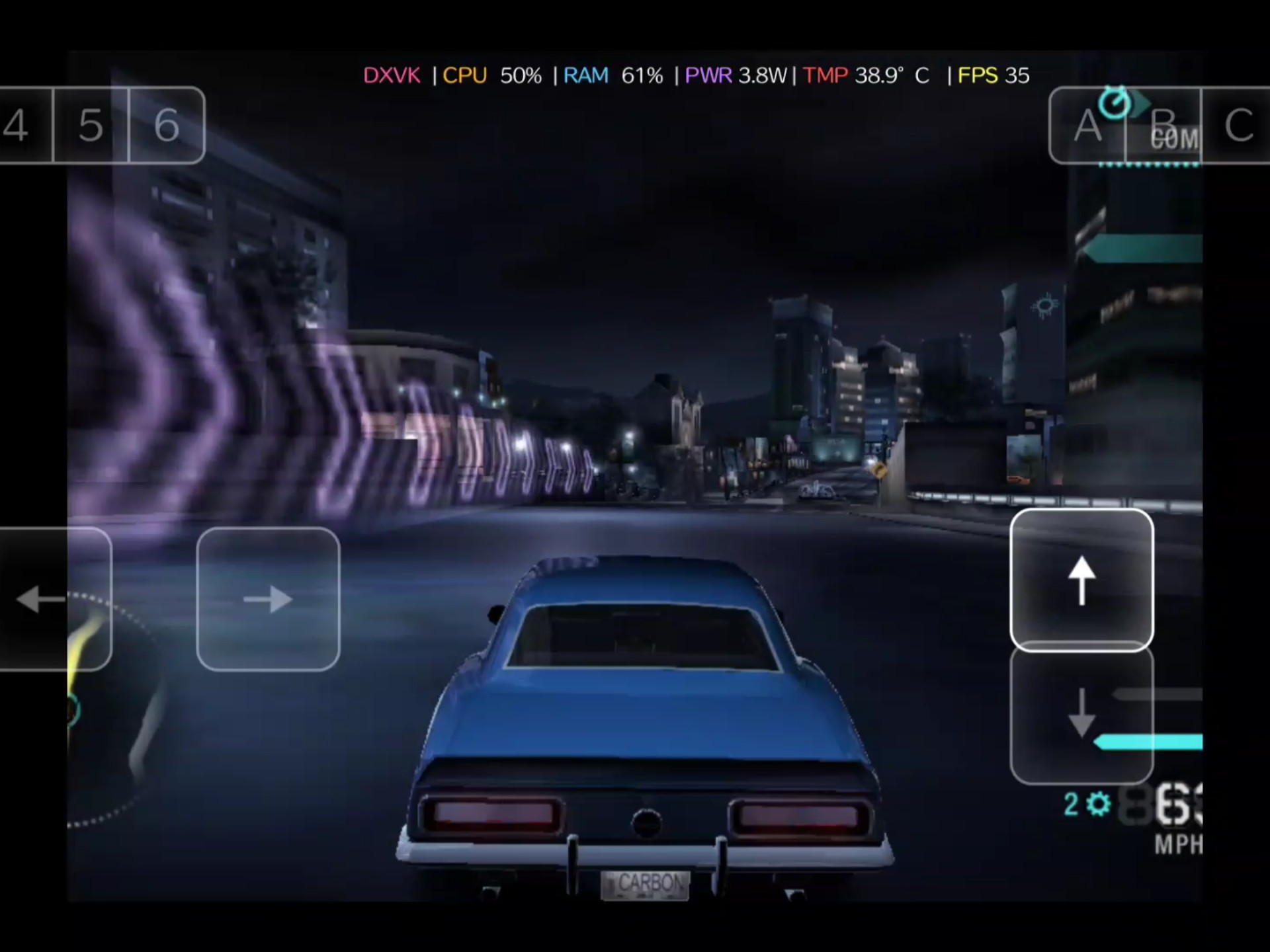Tap the overlay B button

coord(1164,125)
